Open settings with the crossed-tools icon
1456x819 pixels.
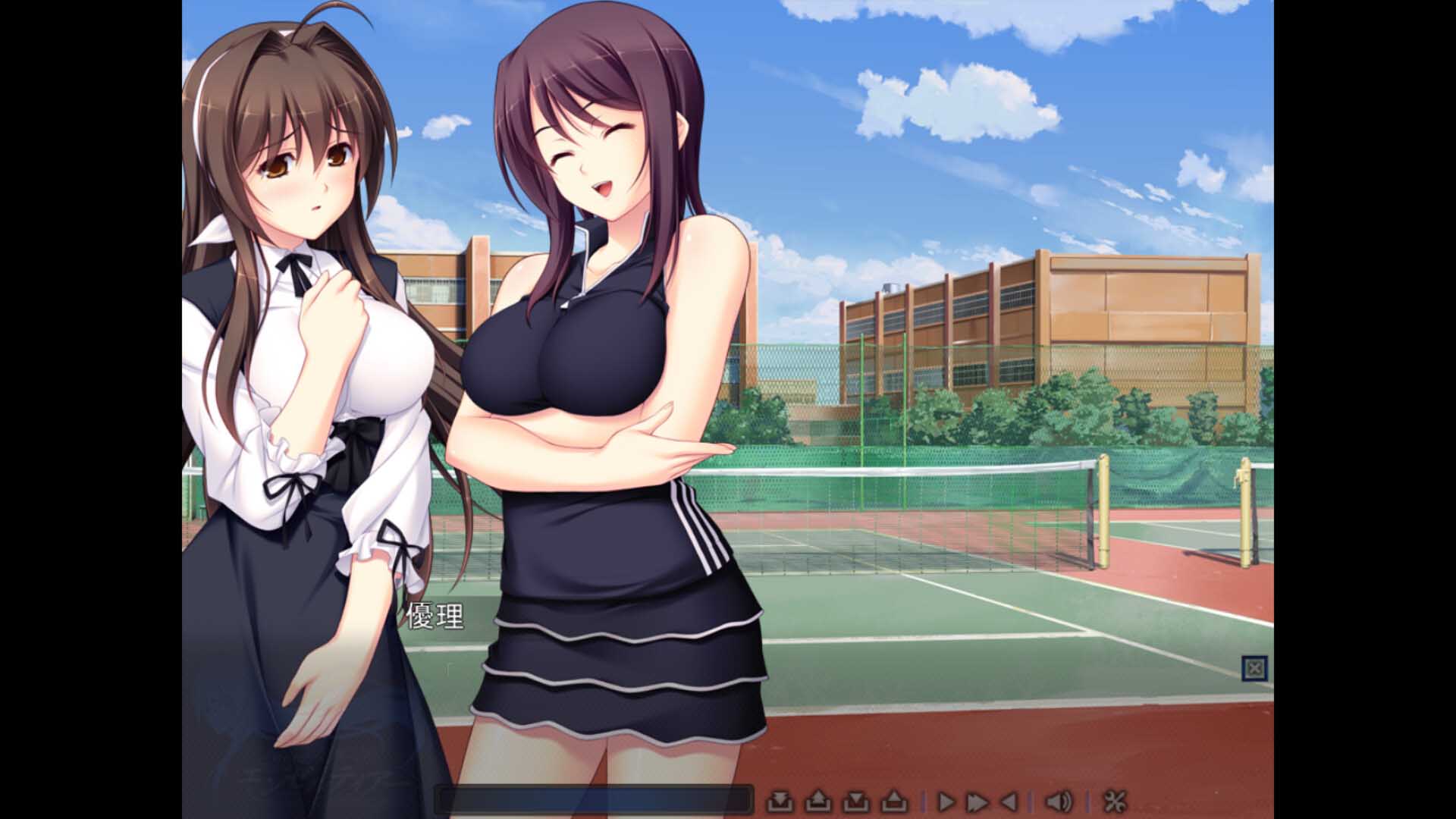(x=1116, y=801)
